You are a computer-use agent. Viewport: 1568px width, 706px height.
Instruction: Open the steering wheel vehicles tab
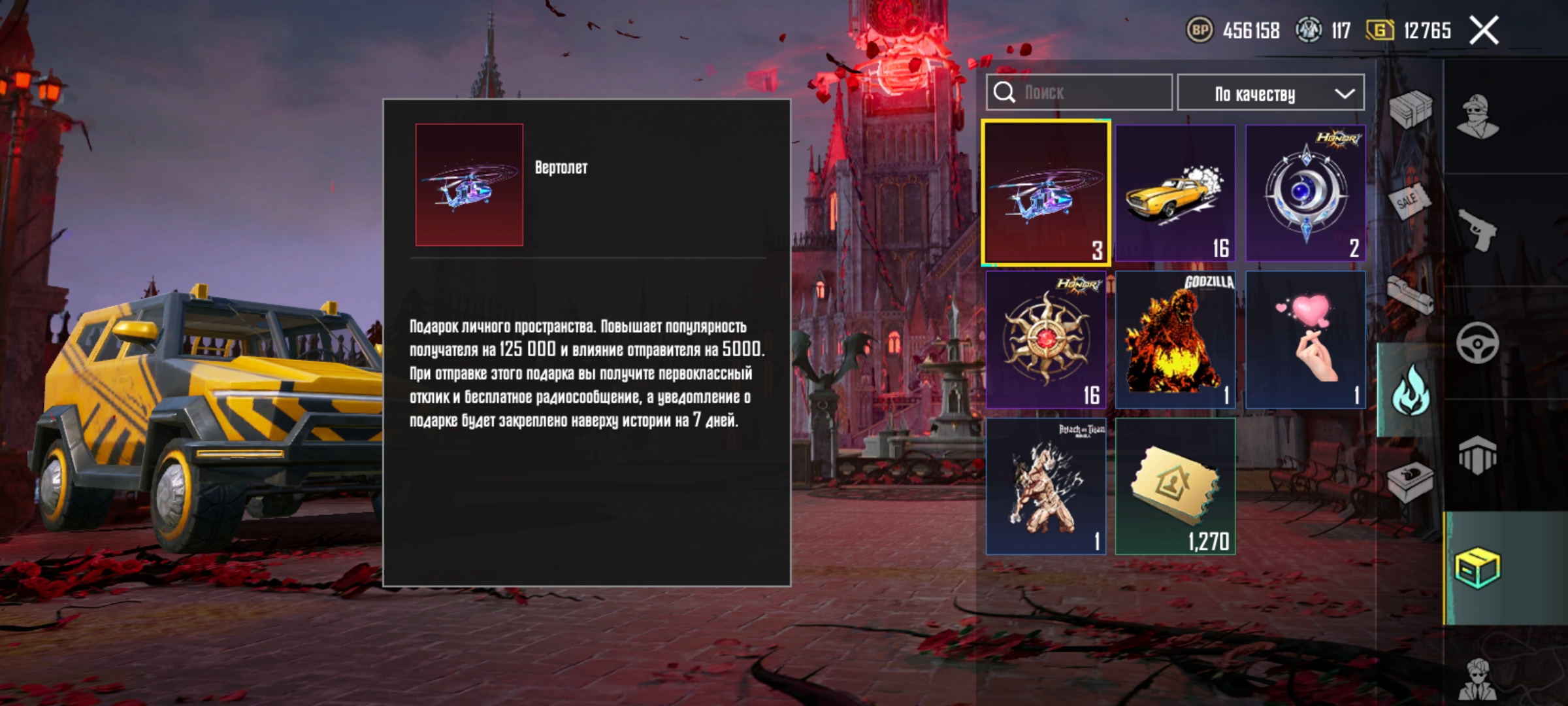click(1478, 343)
